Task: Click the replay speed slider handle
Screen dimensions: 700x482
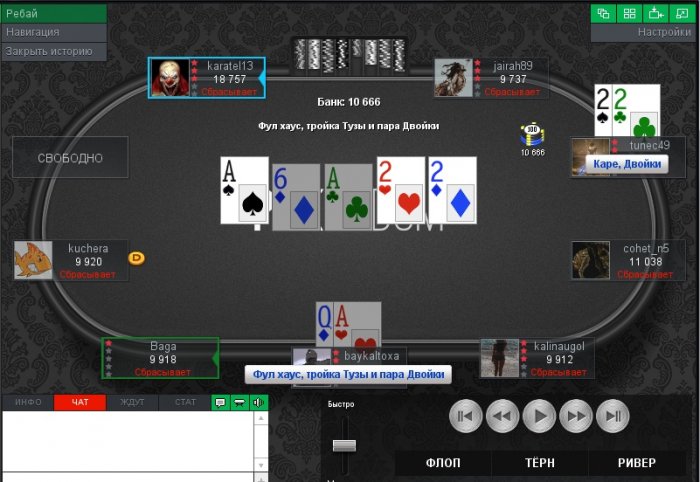Action: (x=344, y=444)
